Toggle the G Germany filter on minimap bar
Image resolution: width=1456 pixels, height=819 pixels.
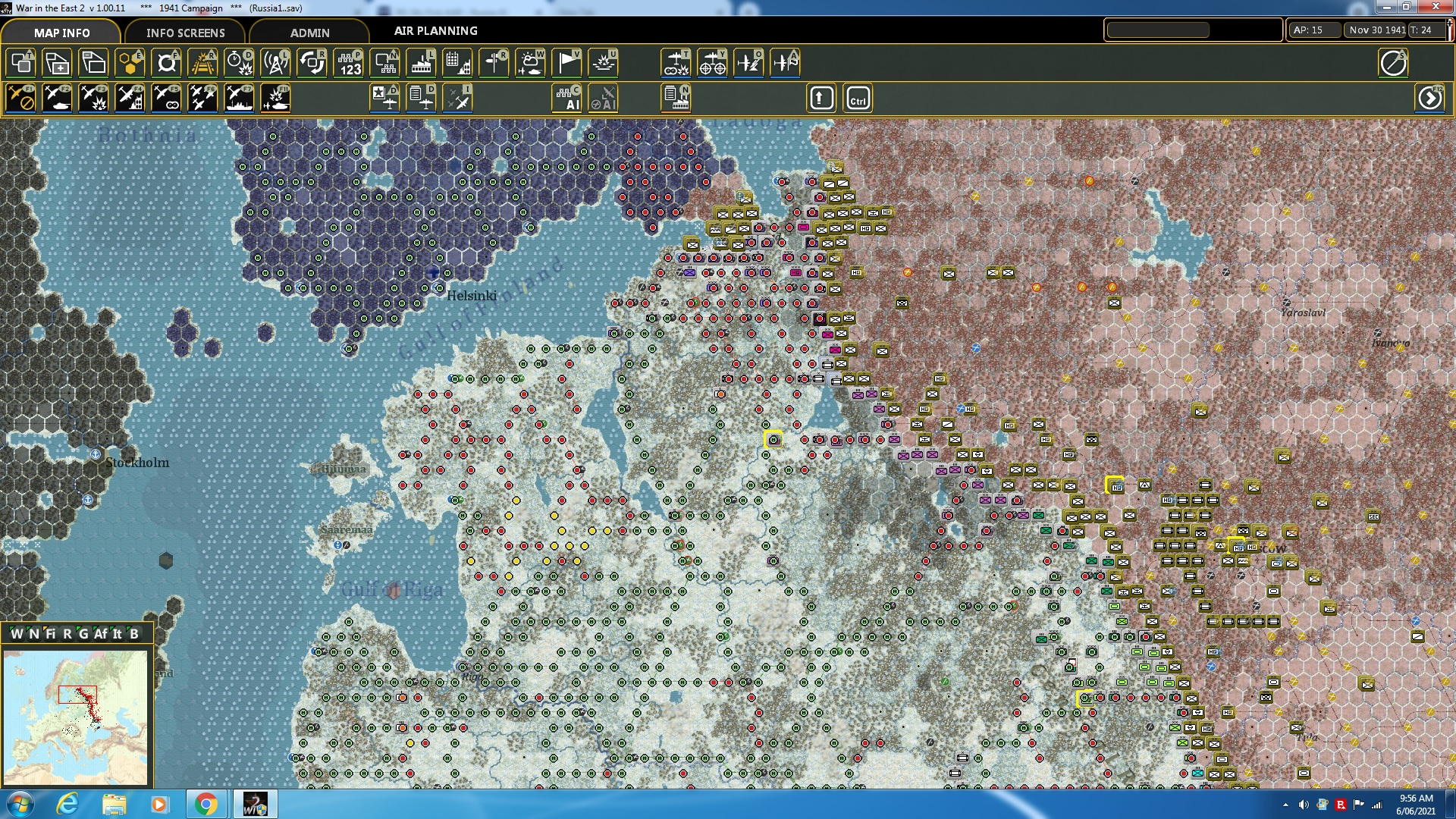coord(83,632)
